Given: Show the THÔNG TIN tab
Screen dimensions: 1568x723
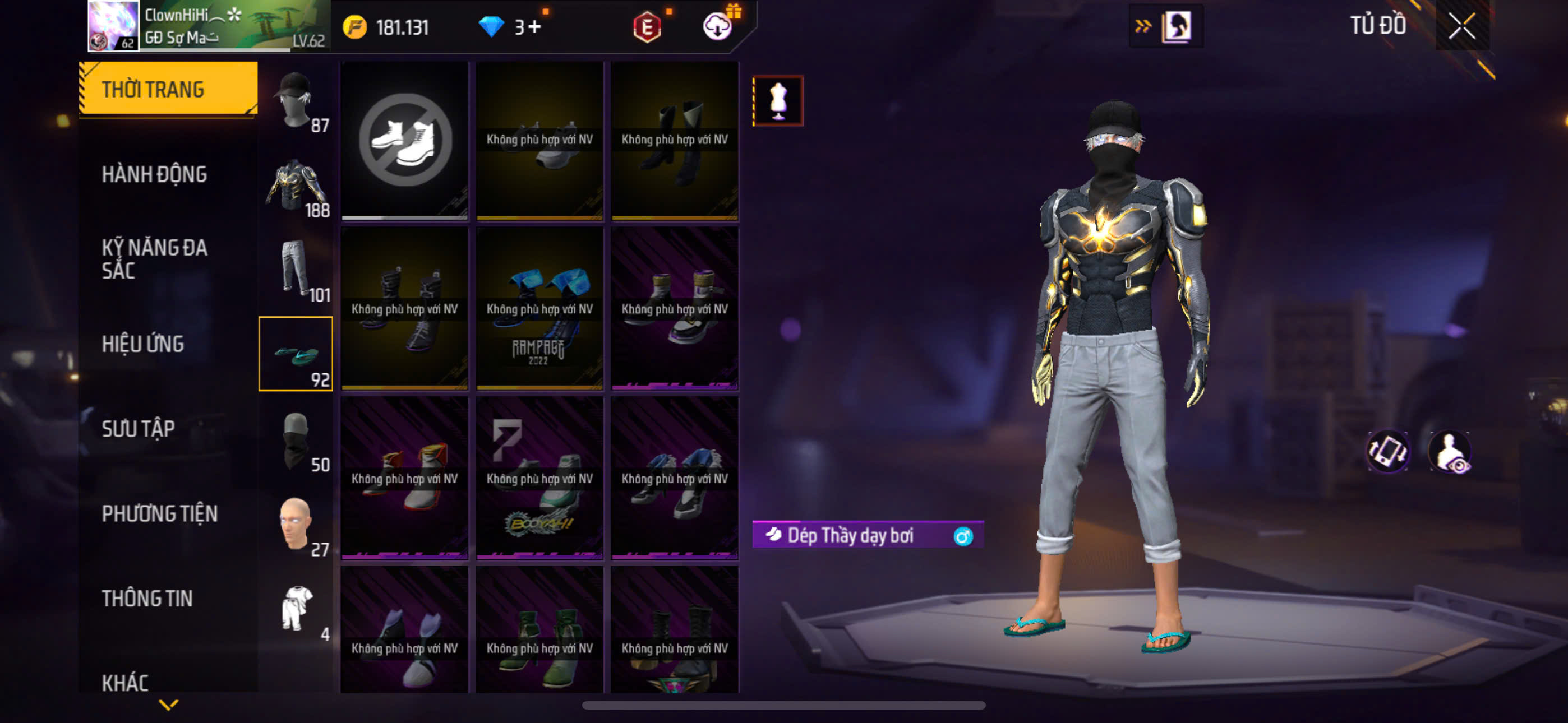Looking at the screenshot, I should [147, 598].
